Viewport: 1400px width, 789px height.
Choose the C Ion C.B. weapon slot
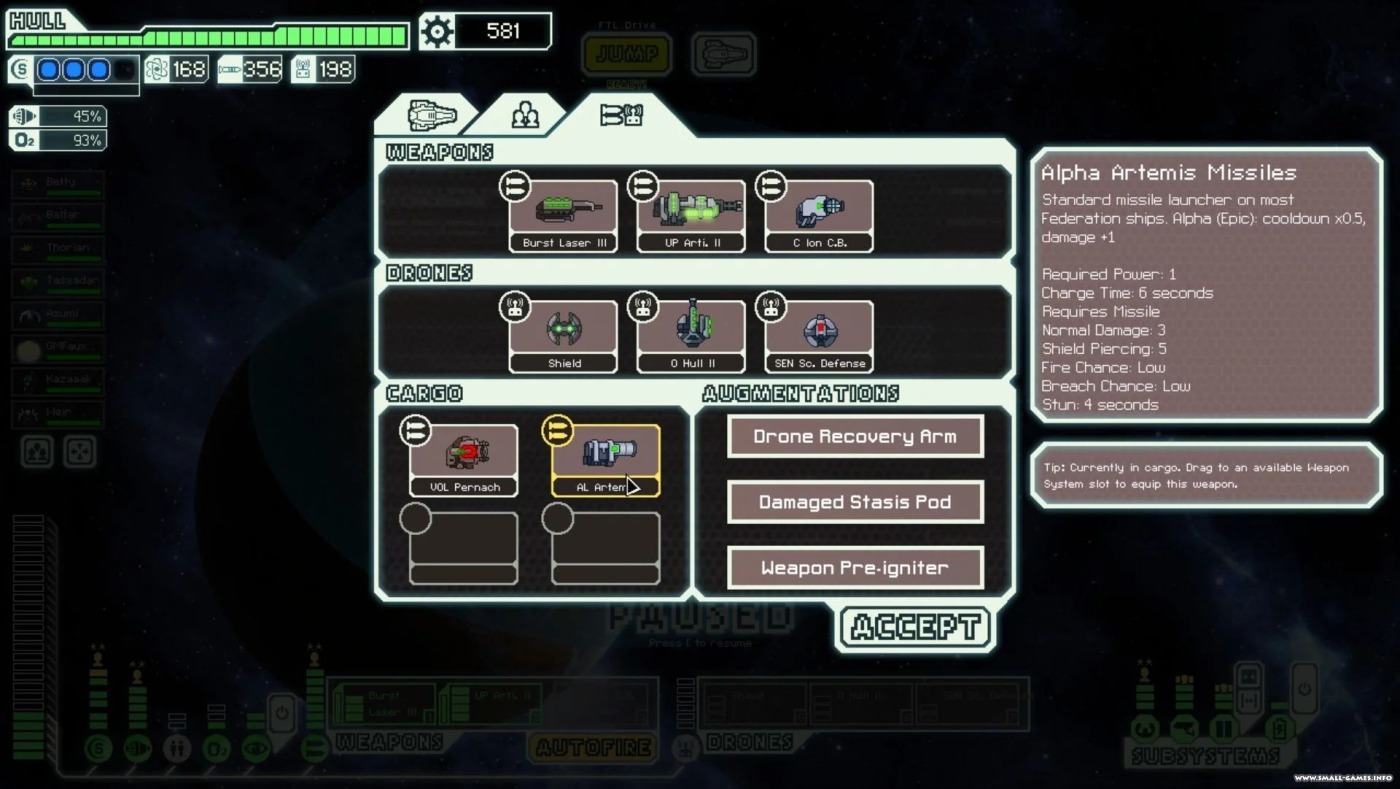[819, 215]
